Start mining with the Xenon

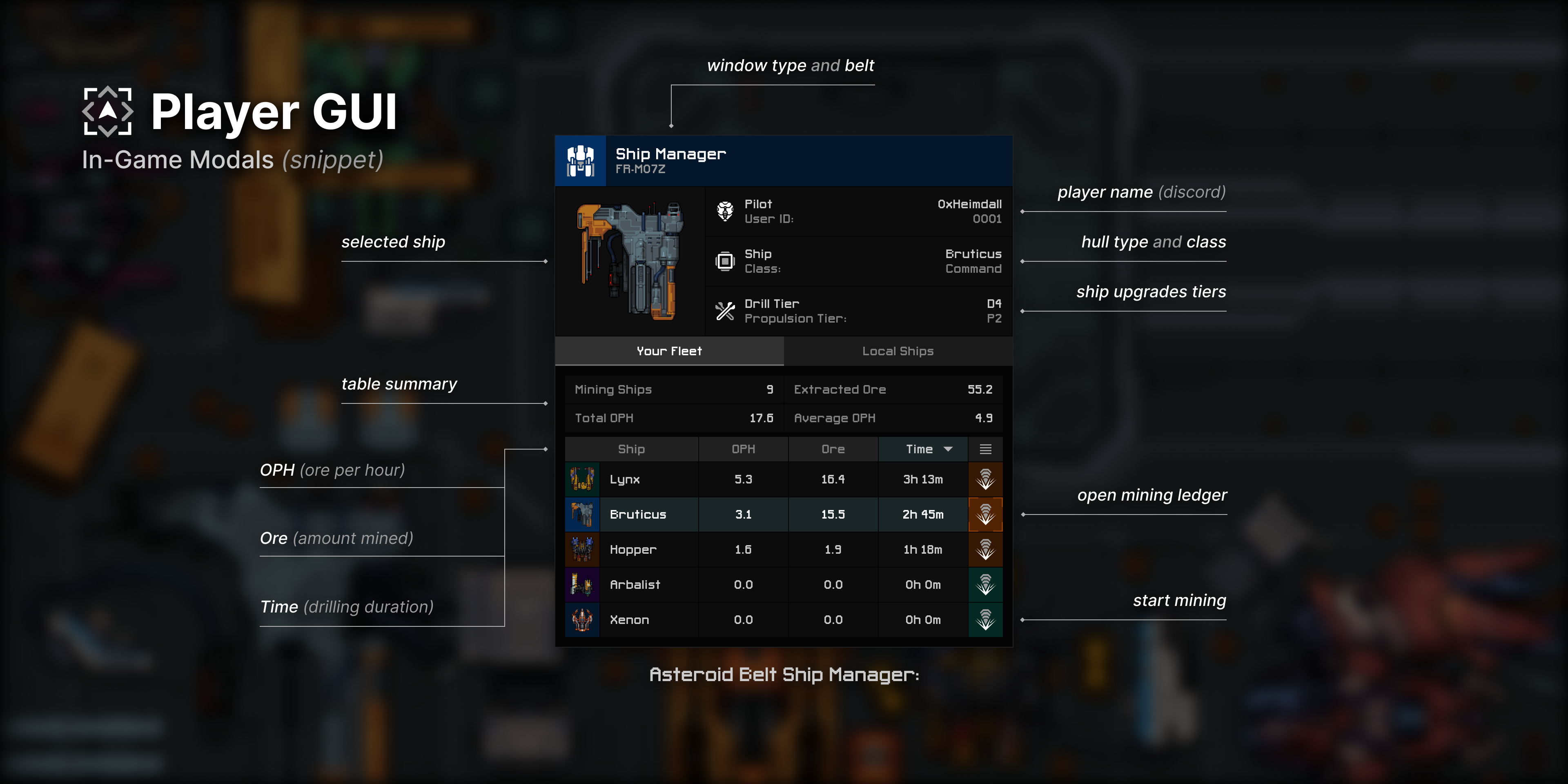pyautogui.click(x=985, y=620)
